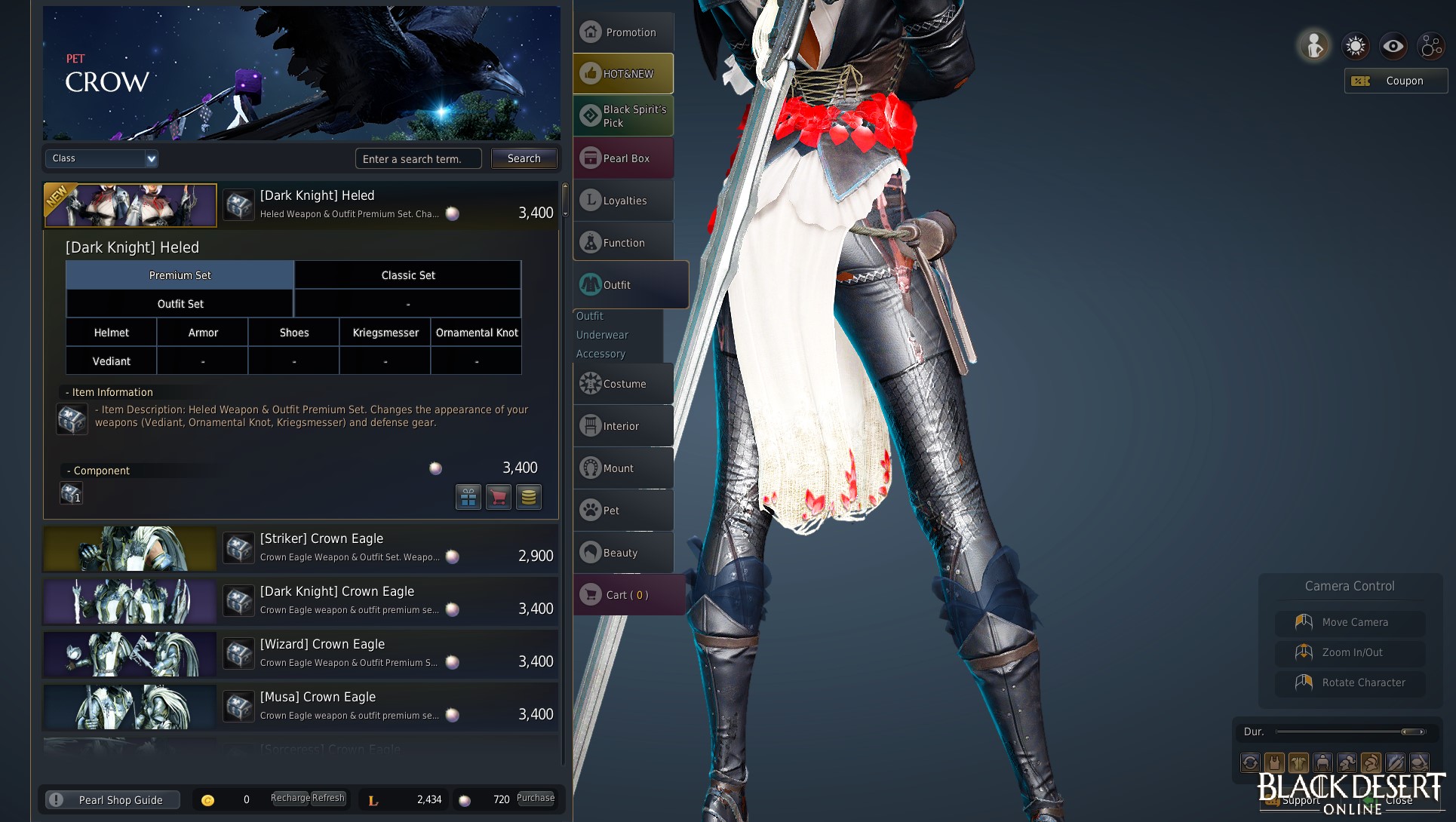Switch to the Pet category

point(623,511)
